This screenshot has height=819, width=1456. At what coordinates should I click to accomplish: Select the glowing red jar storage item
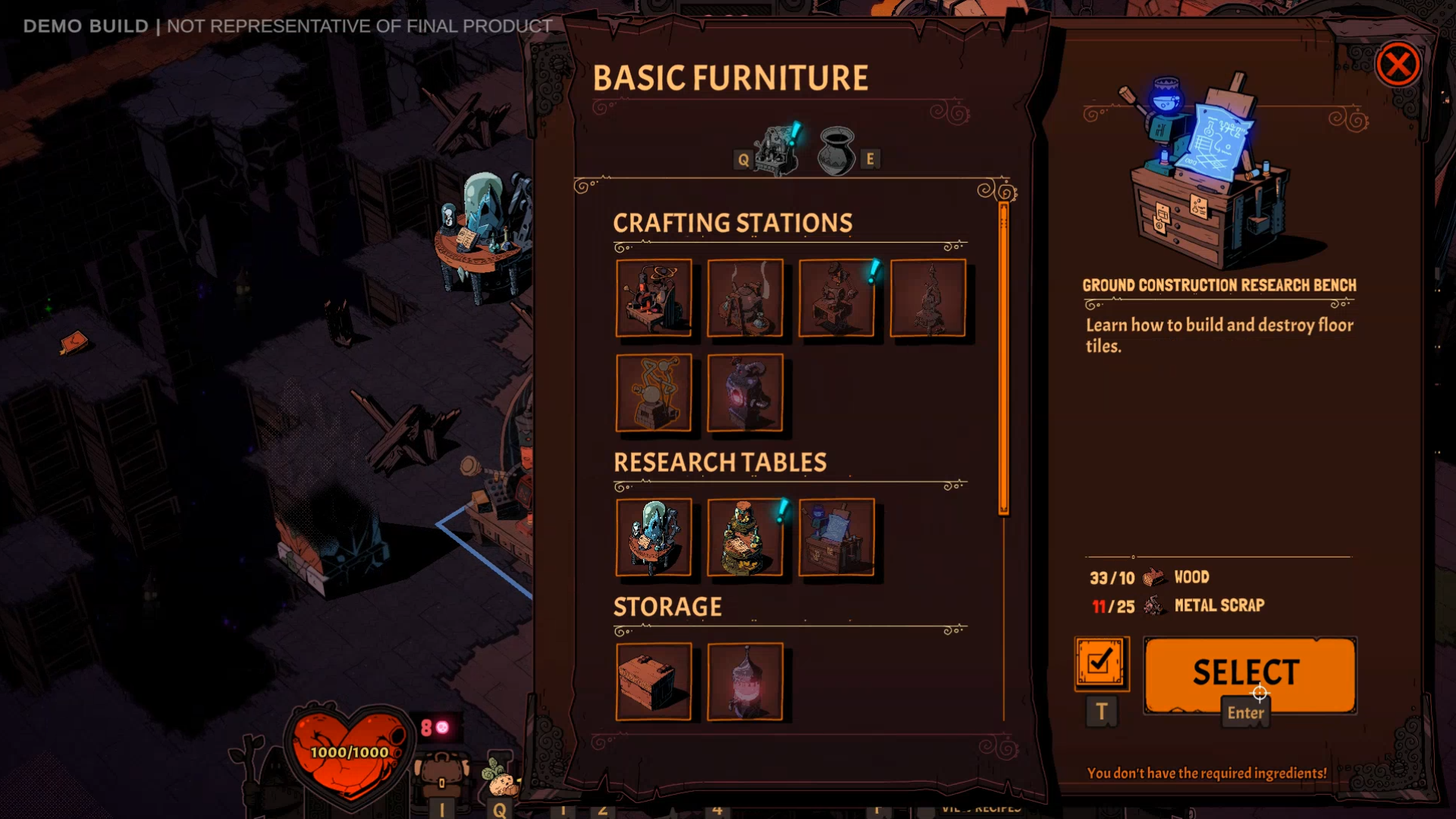coord(746,681)
